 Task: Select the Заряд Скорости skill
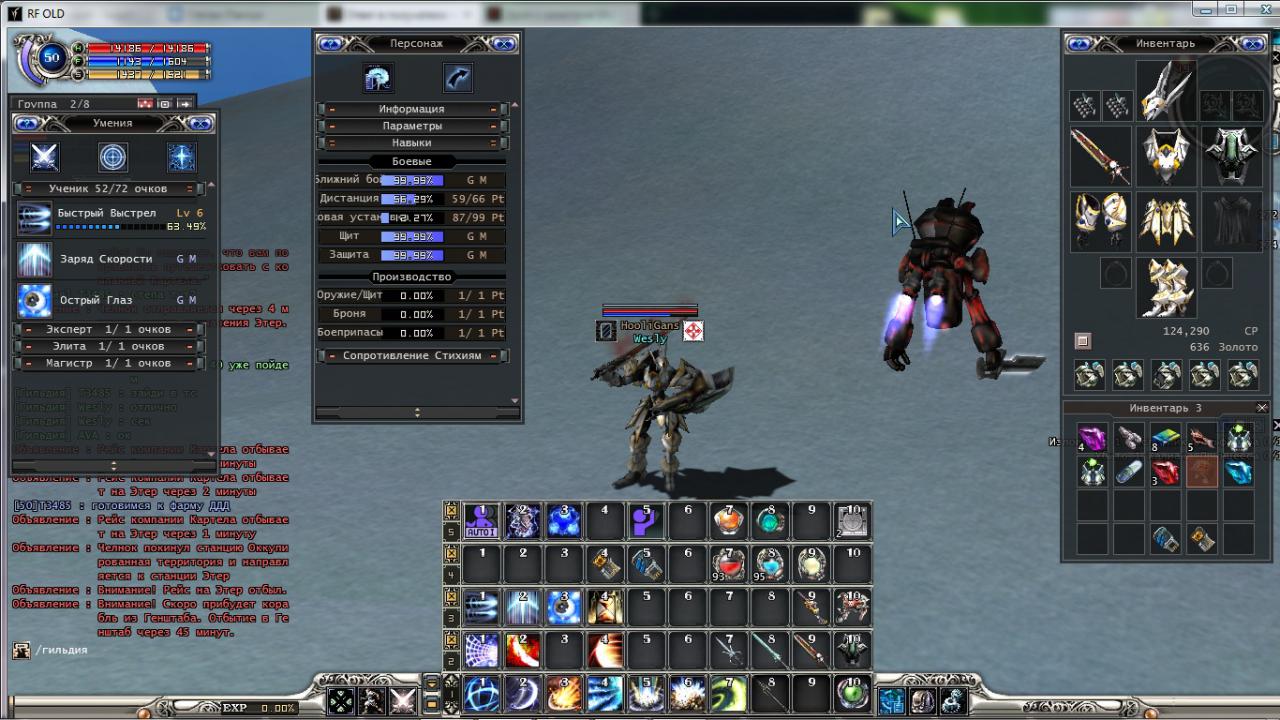[x=106, y=259]
